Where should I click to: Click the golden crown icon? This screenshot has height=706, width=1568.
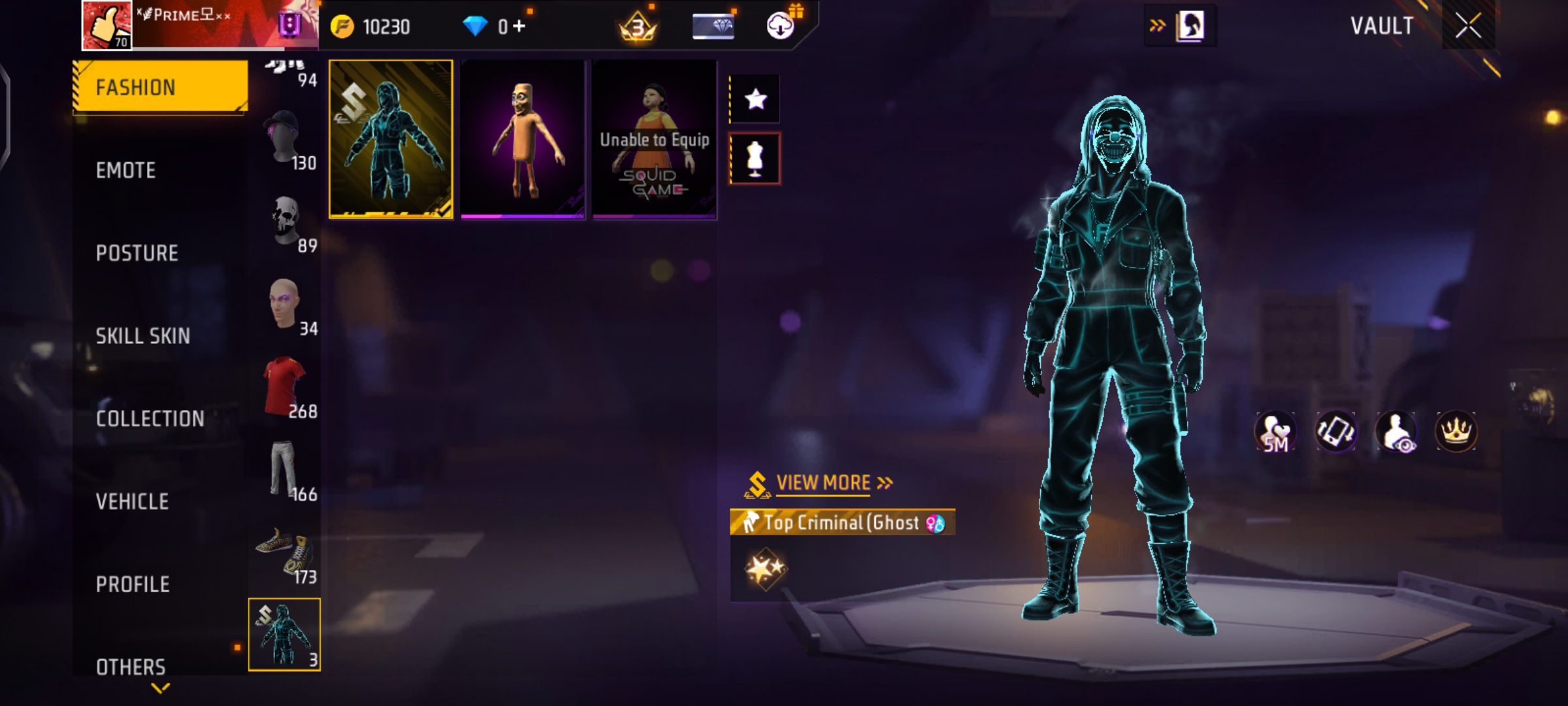pos(1456,431)
